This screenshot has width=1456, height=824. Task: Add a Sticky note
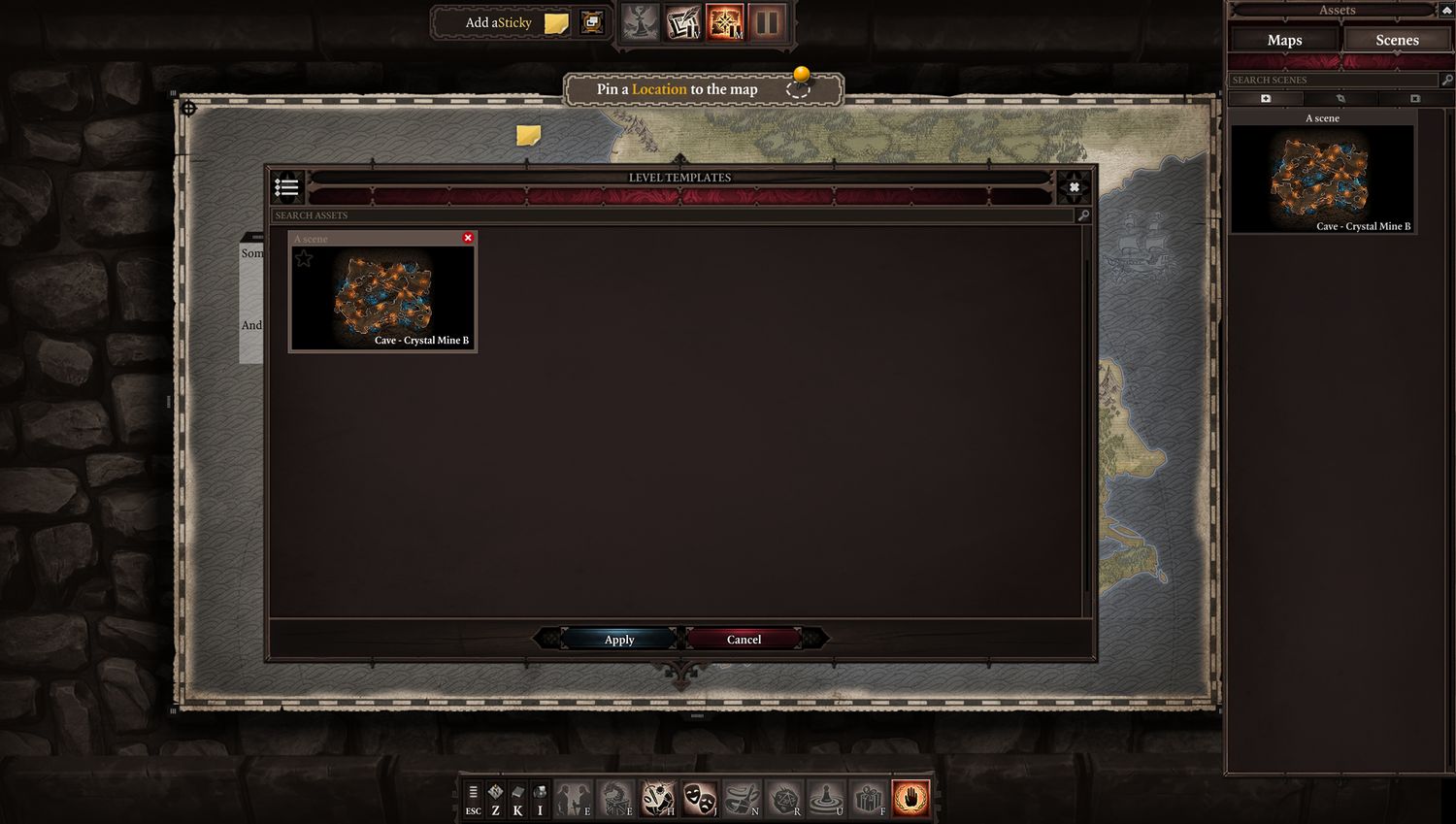pyautogui.click(x=556, y=23)
